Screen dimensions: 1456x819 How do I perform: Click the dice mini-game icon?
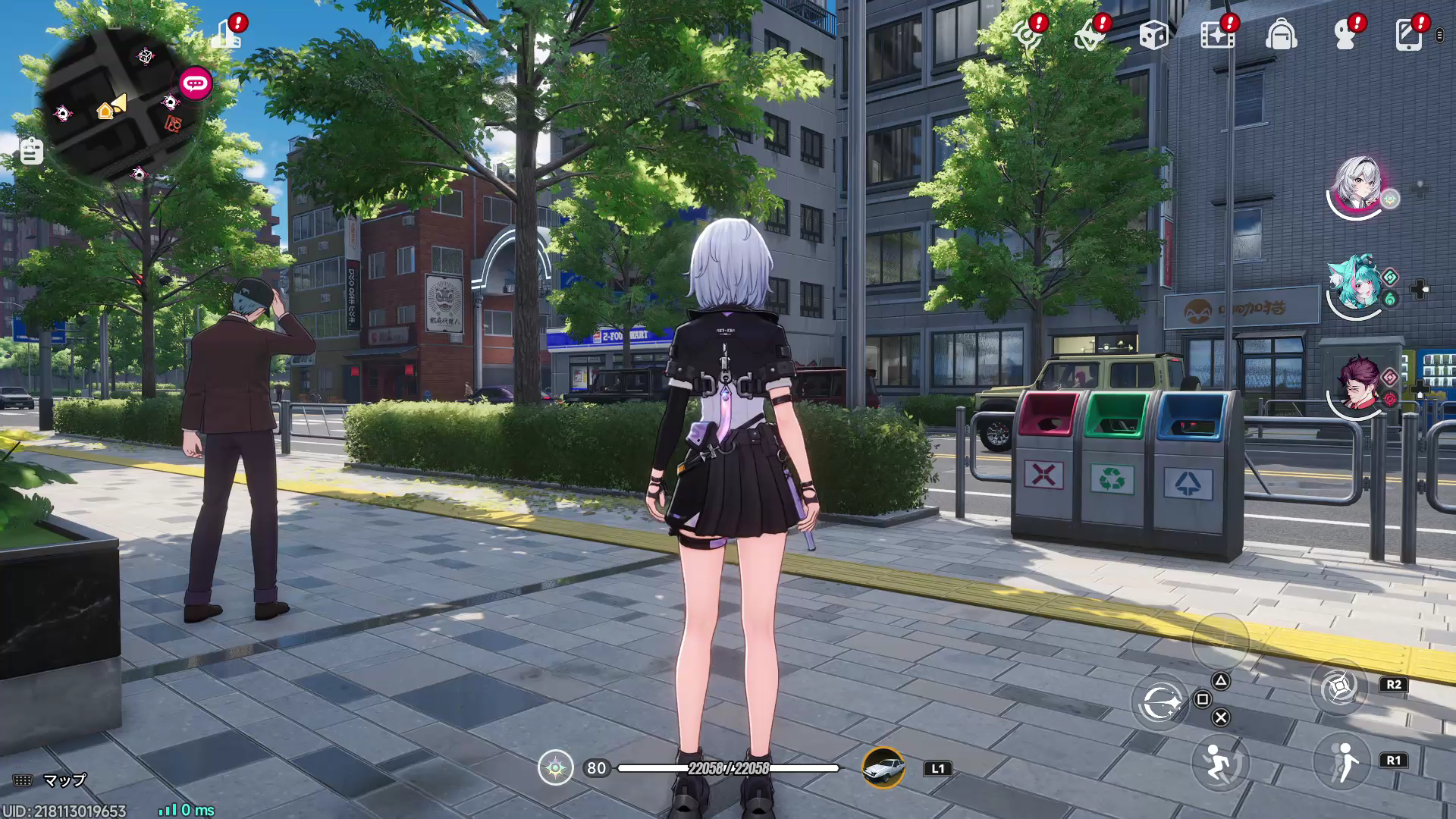point(1154,34)
